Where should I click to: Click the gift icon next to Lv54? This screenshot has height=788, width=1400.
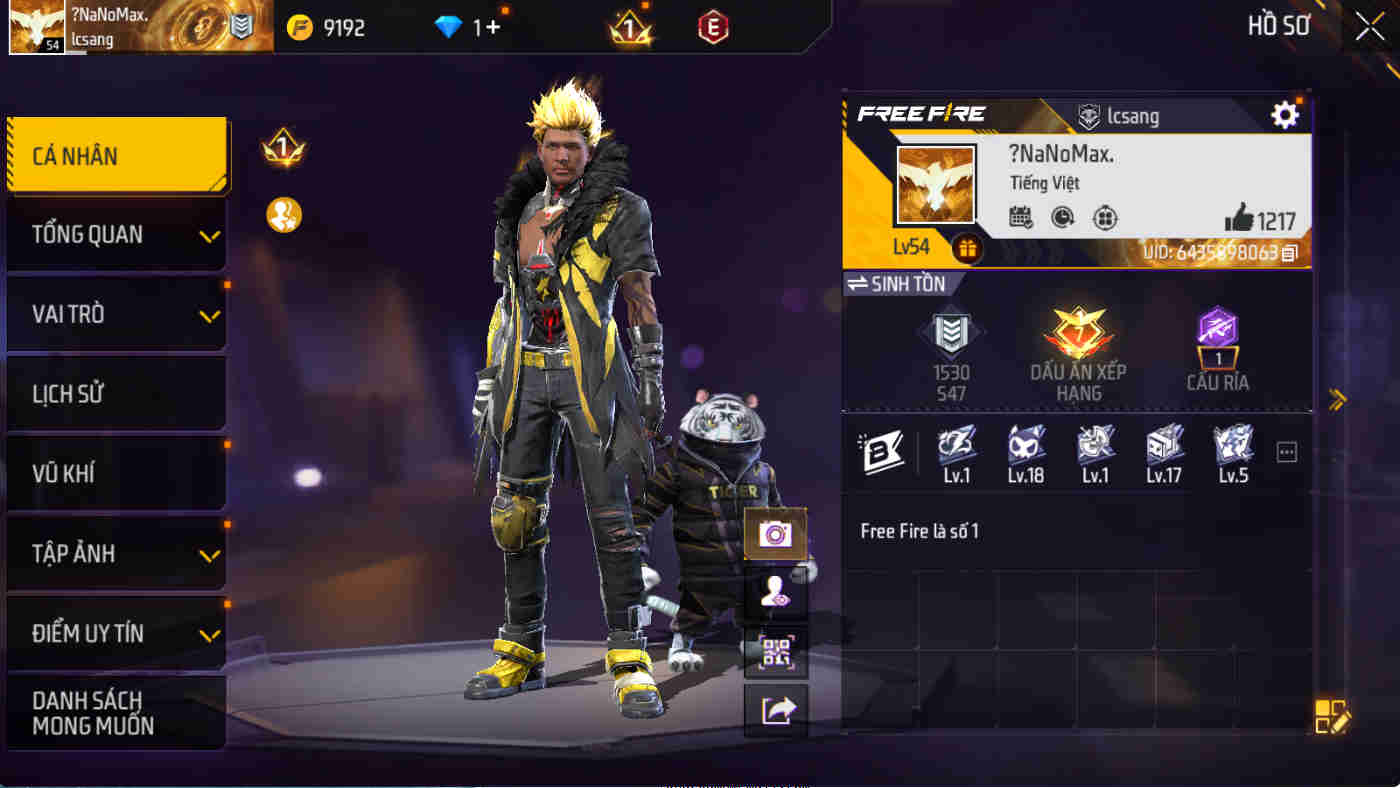point(966,249)
